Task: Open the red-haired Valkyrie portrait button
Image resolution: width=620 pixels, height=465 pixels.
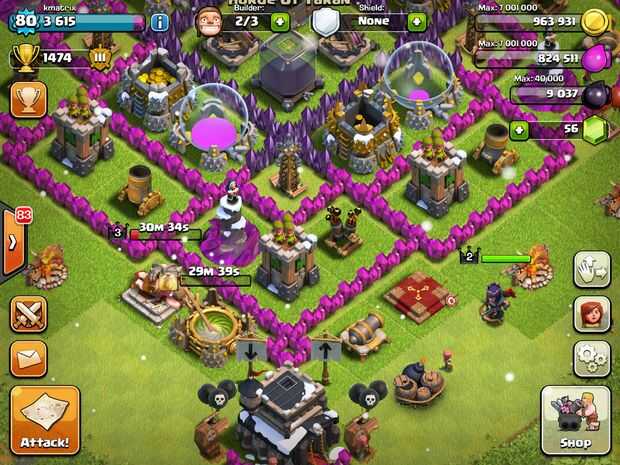Action: click(592, 314)
